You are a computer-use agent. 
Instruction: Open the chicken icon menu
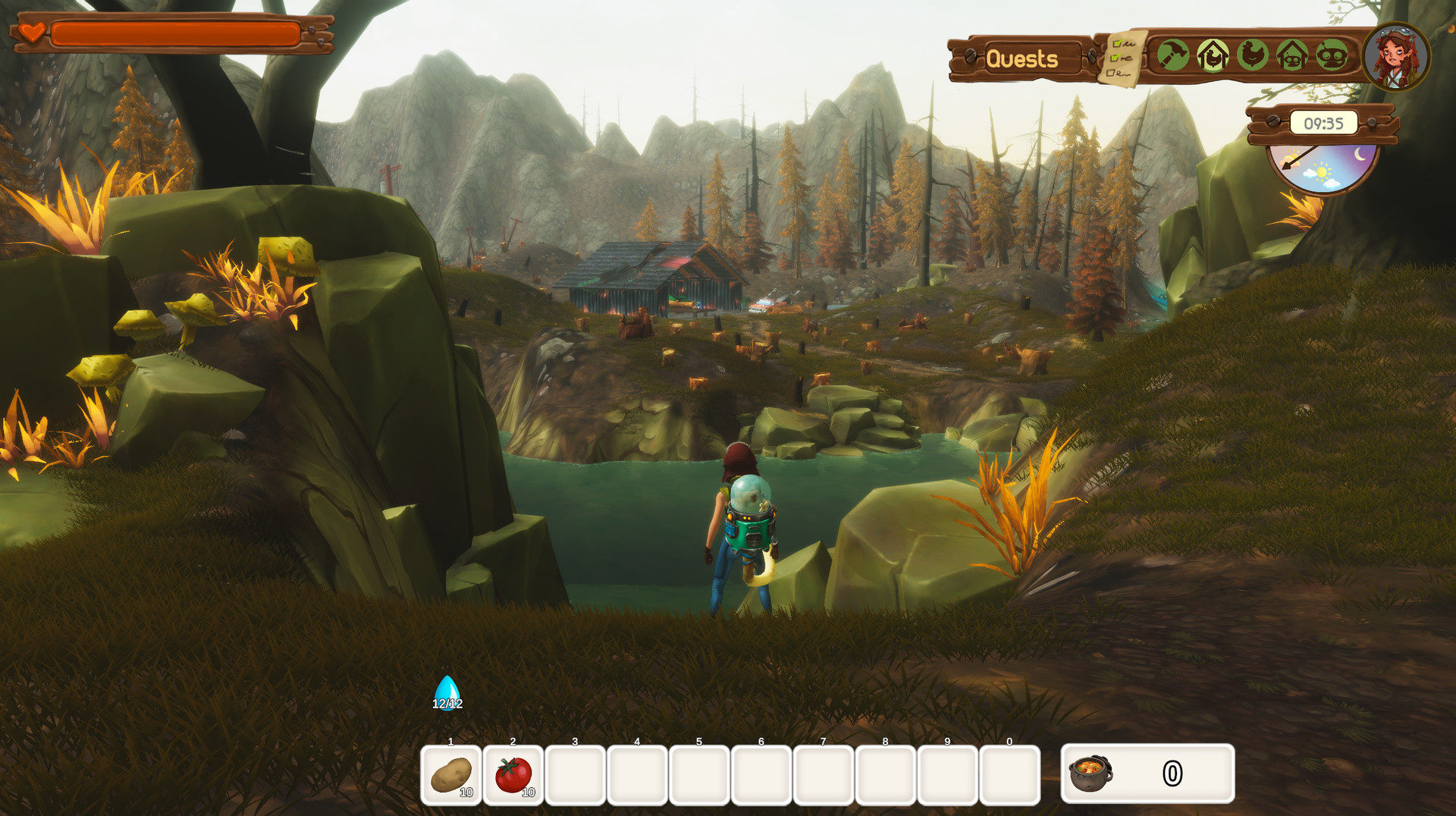tap(1253, 55)
